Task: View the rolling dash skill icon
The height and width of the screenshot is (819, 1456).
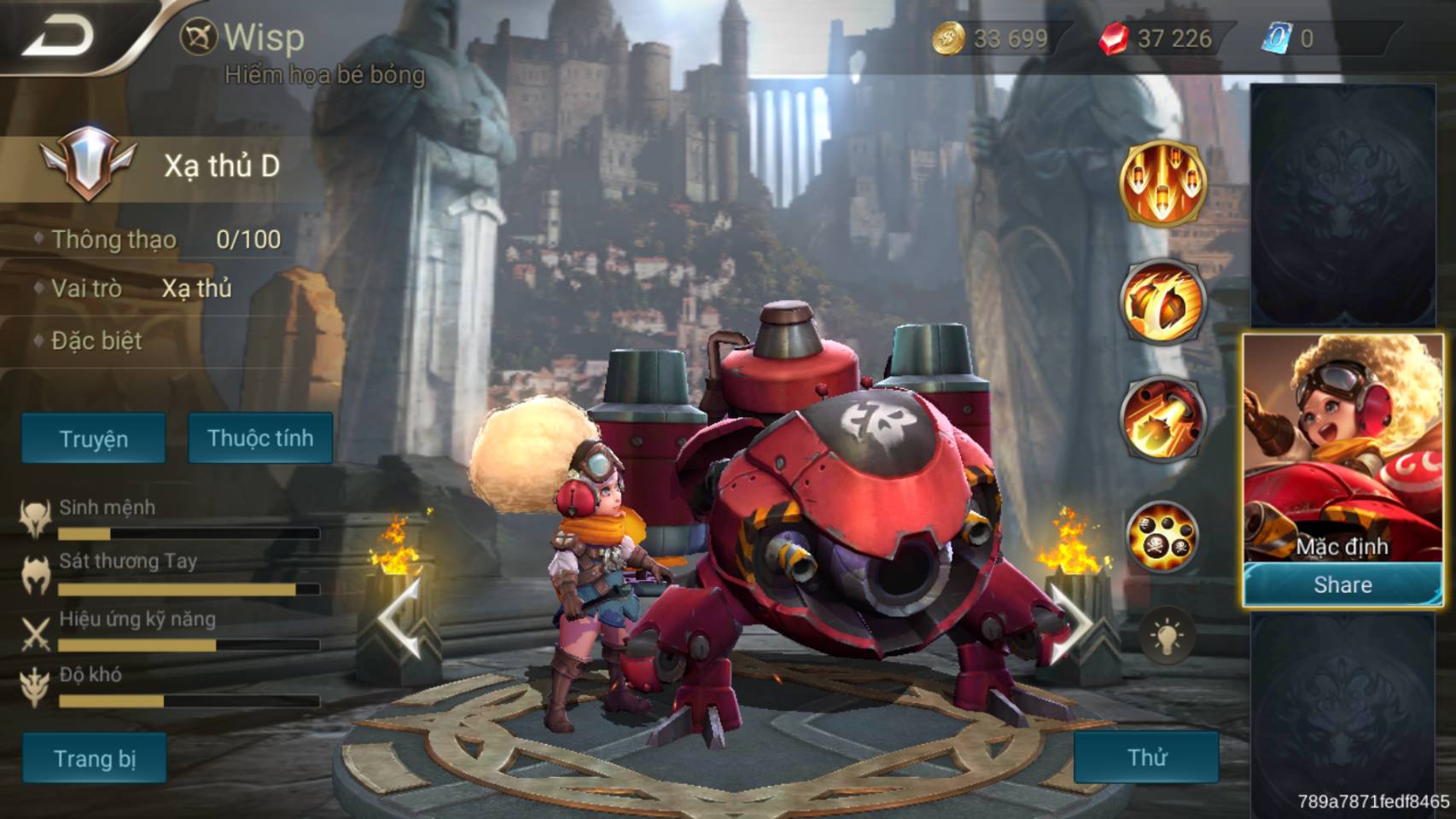Action: pyautogui.click(x=1162, y=301)
